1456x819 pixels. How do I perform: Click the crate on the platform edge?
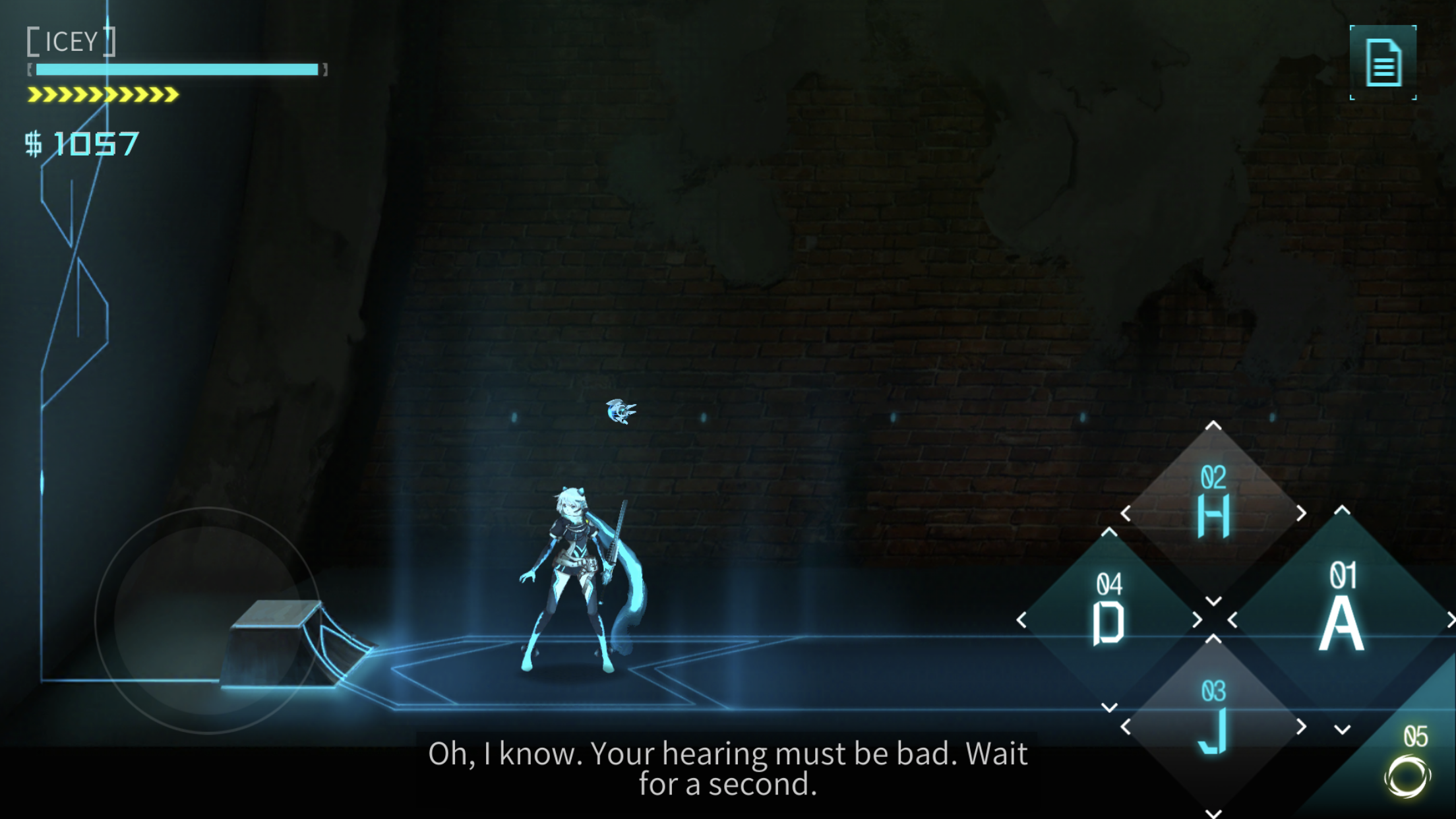pyautogui.click(x=277, y=646)
